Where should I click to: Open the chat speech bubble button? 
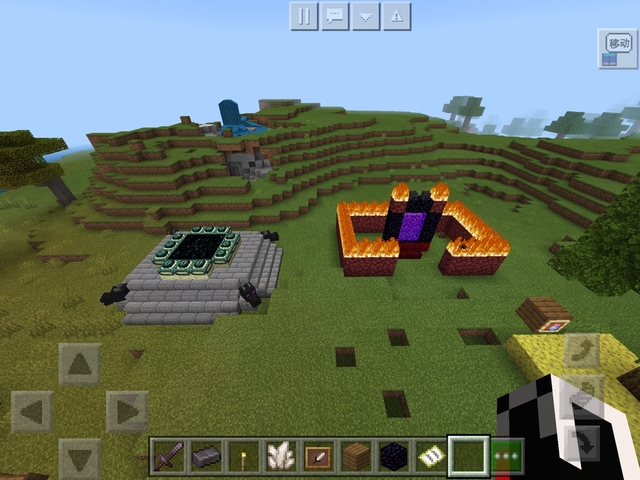[x=336, y=16]
